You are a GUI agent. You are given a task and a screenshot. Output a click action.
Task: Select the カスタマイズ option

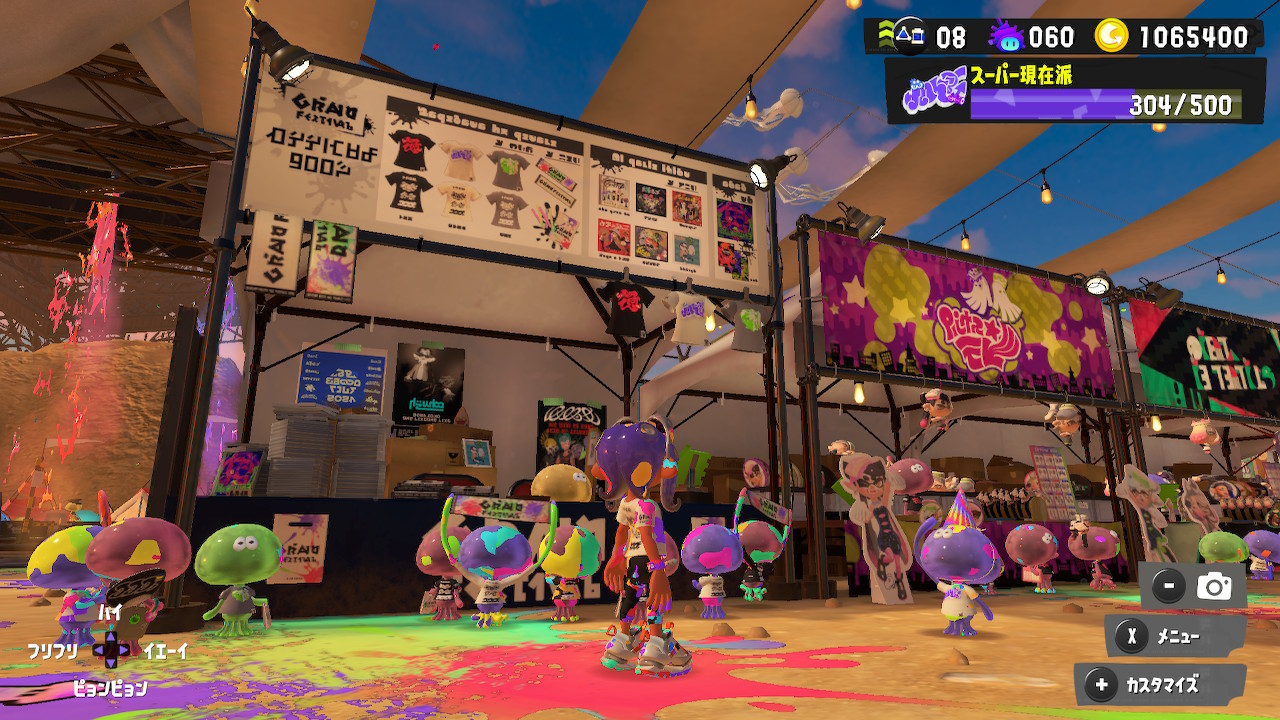pos(1160,685)
